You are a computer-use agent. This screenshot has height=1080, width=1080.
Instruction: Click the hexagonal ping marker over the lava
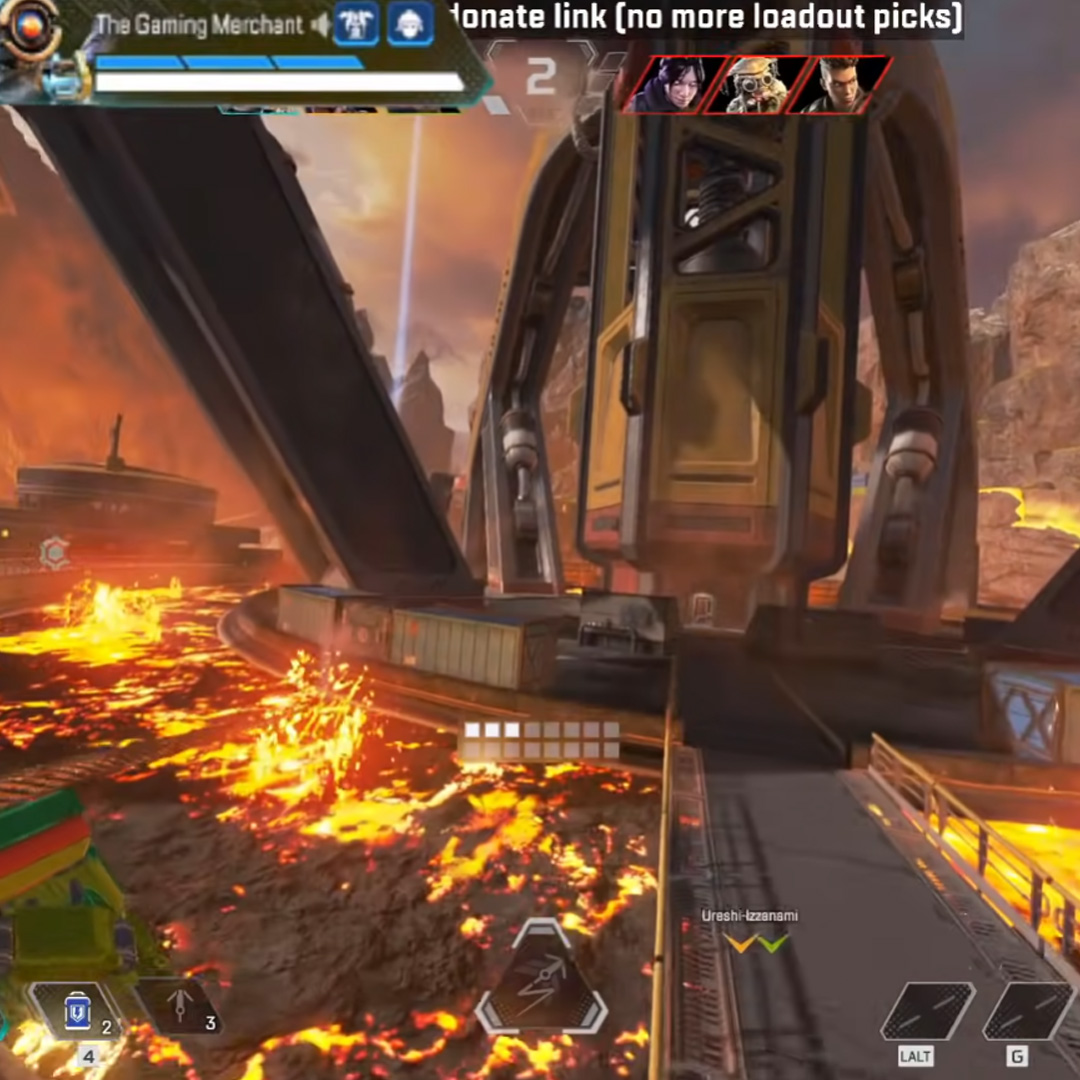(x=54, y=551)
